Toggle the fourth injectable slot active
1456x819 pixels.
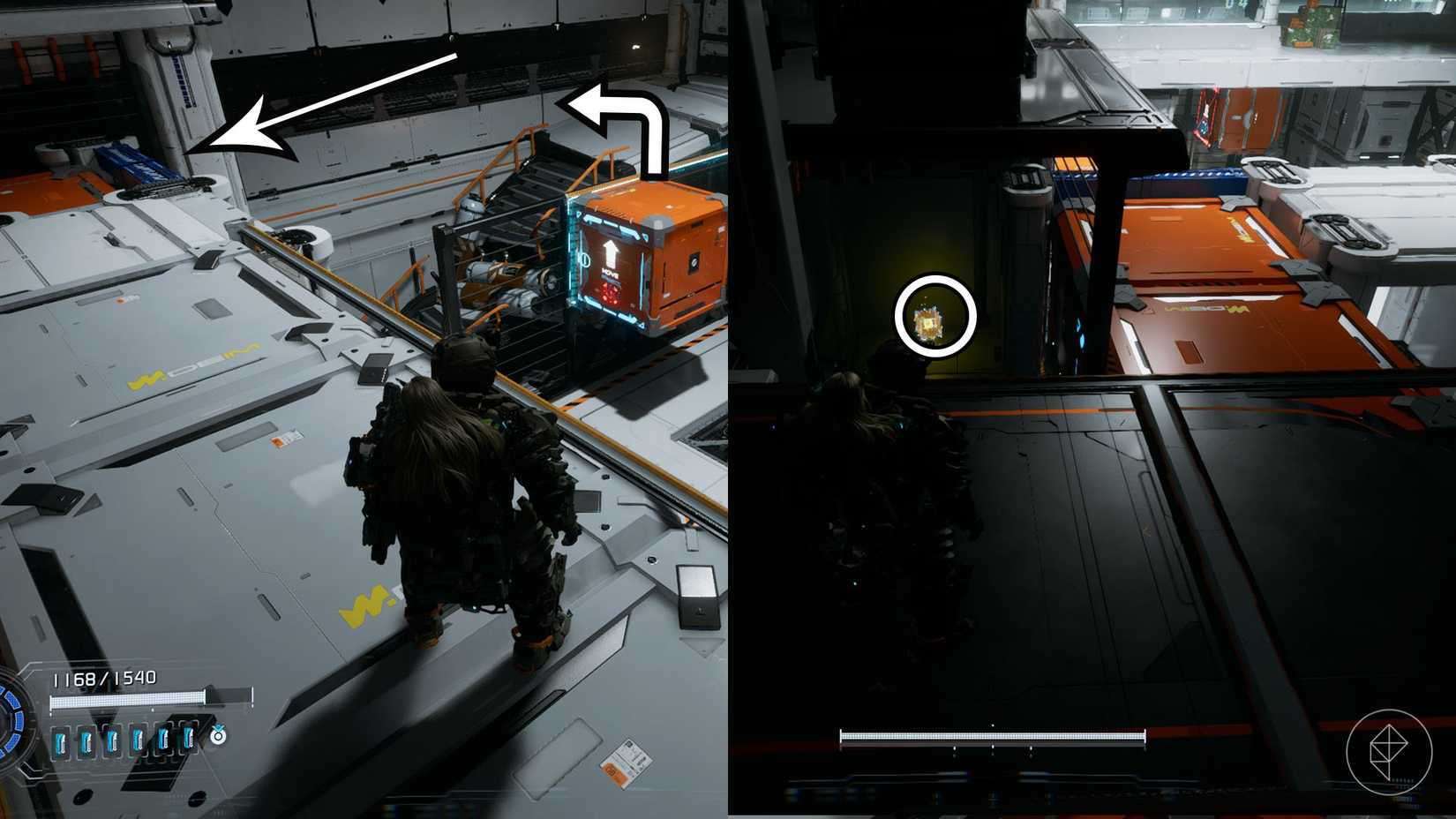(138, 740)
